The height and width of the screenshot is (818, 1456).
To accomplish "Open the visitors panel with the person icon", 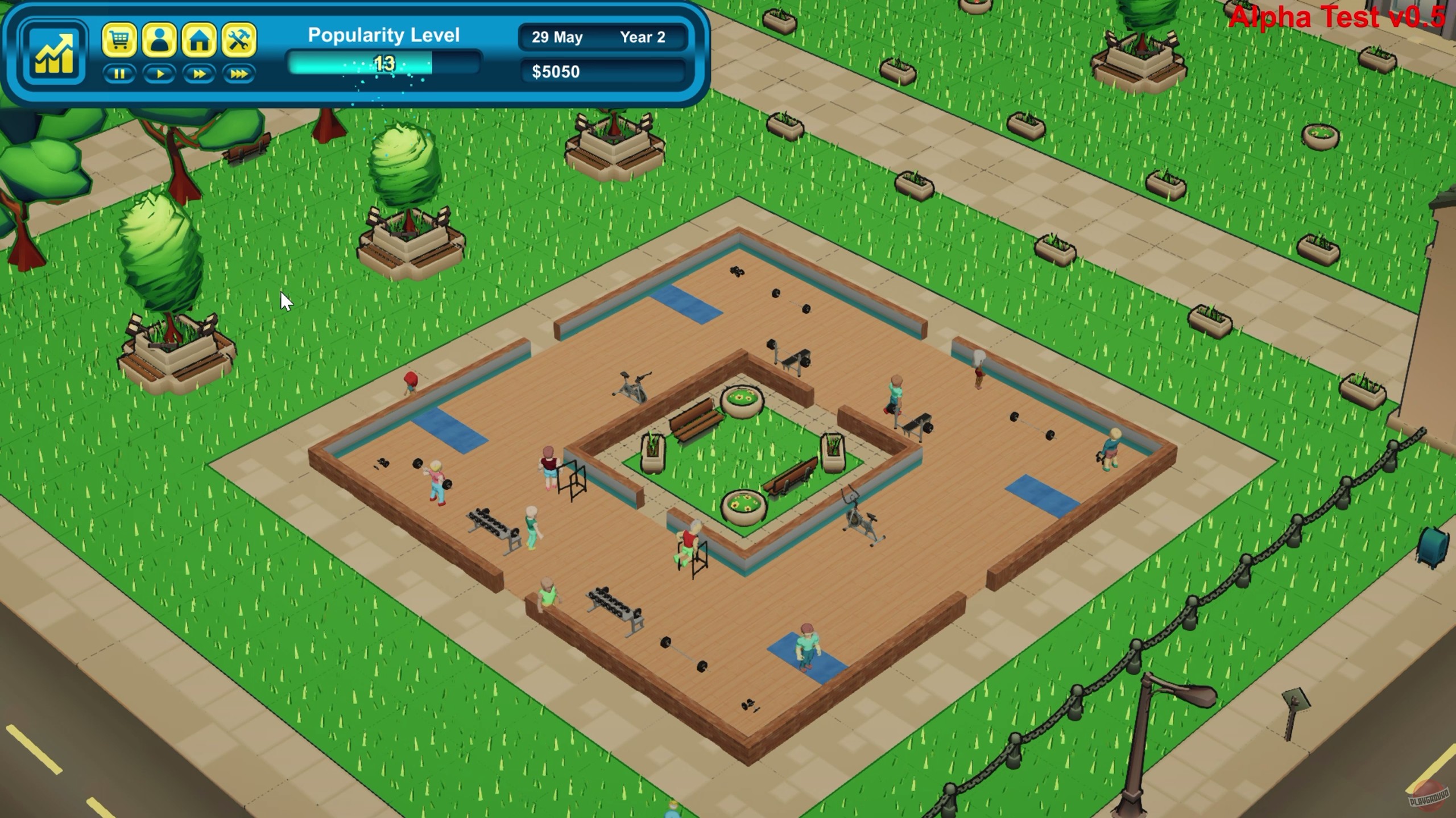I will [x=159, y=40].
